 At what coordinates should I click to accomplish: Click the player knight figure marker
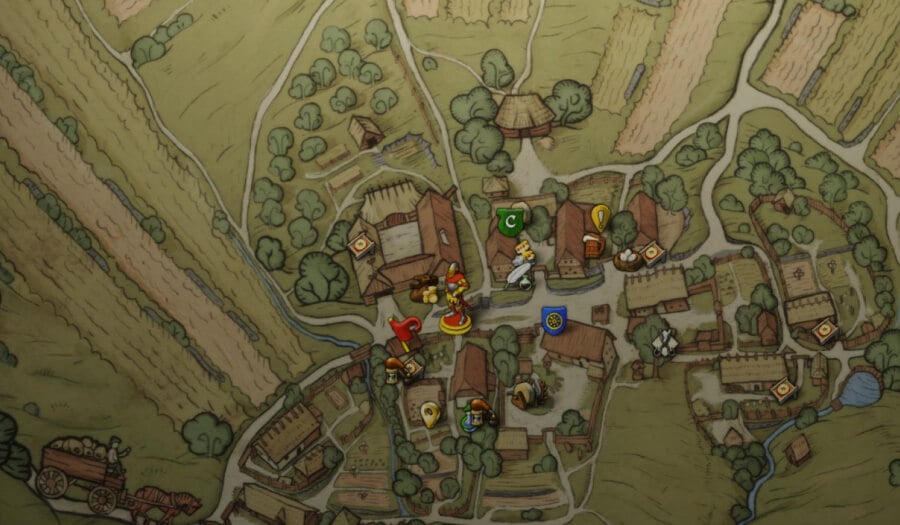[x=457, y=304]
